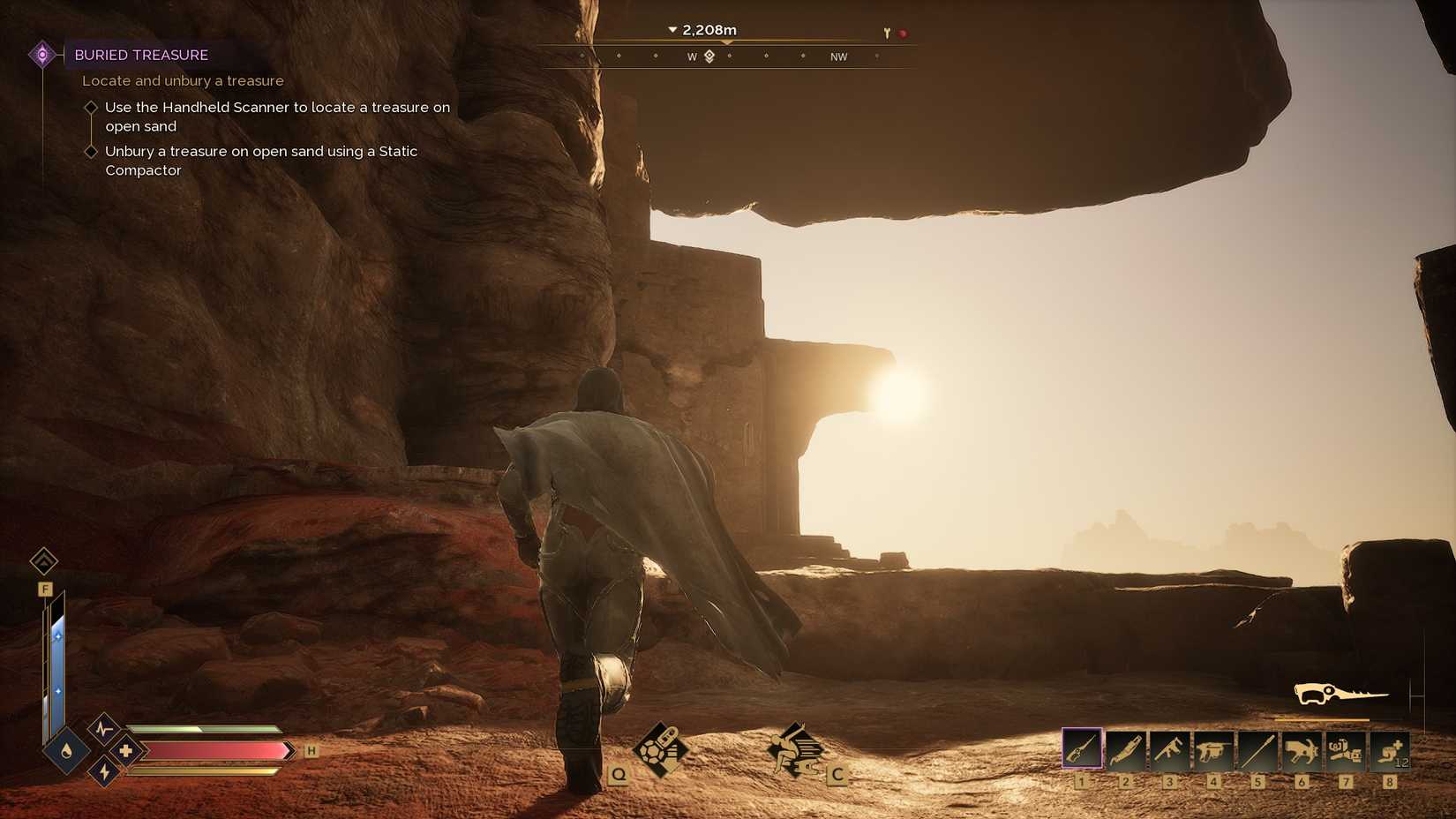
Task: Equip the pistol in hotbar slot 4
Action: pyautogui.click(x=1216, y=750)
